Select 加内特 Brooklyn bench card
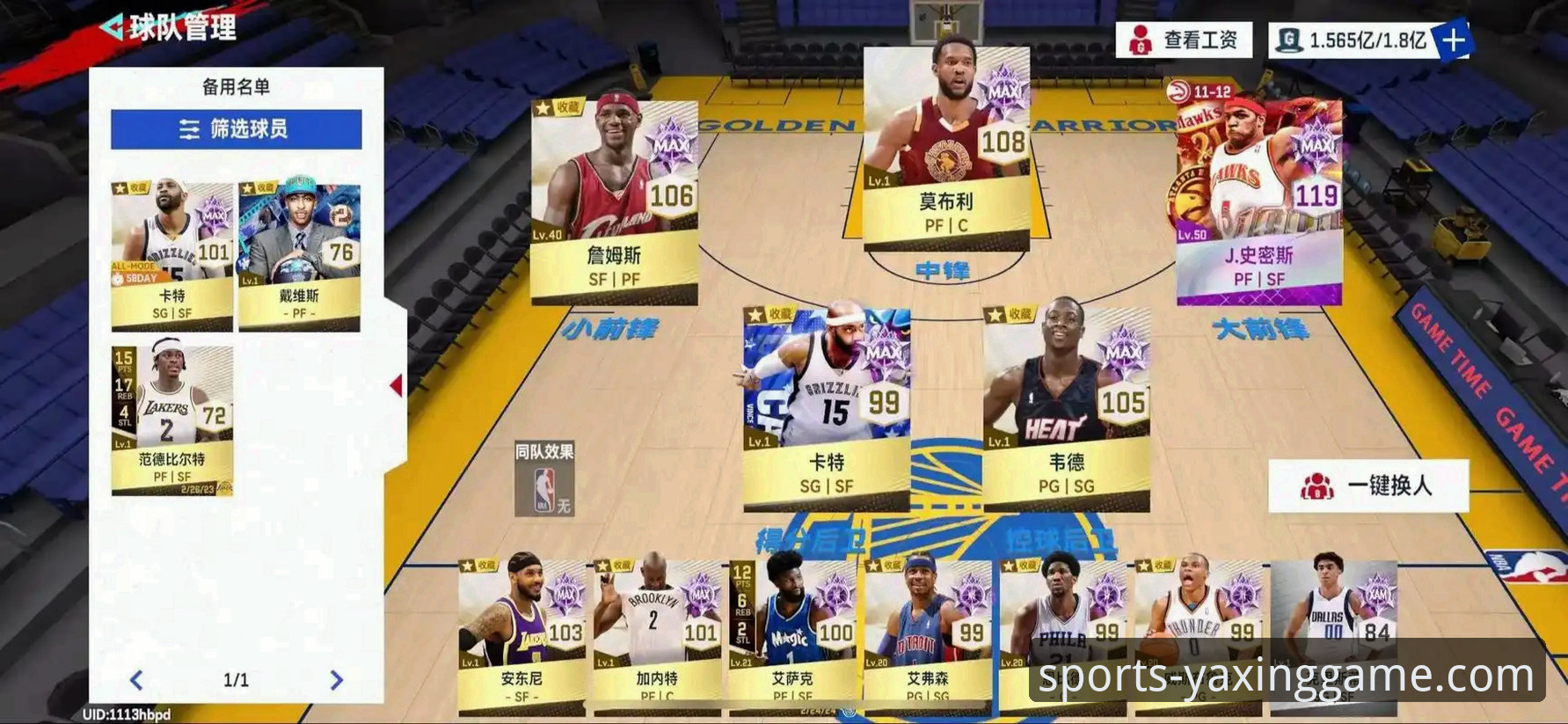Viewport: 1568px width, 724px height. coord(657,633)
